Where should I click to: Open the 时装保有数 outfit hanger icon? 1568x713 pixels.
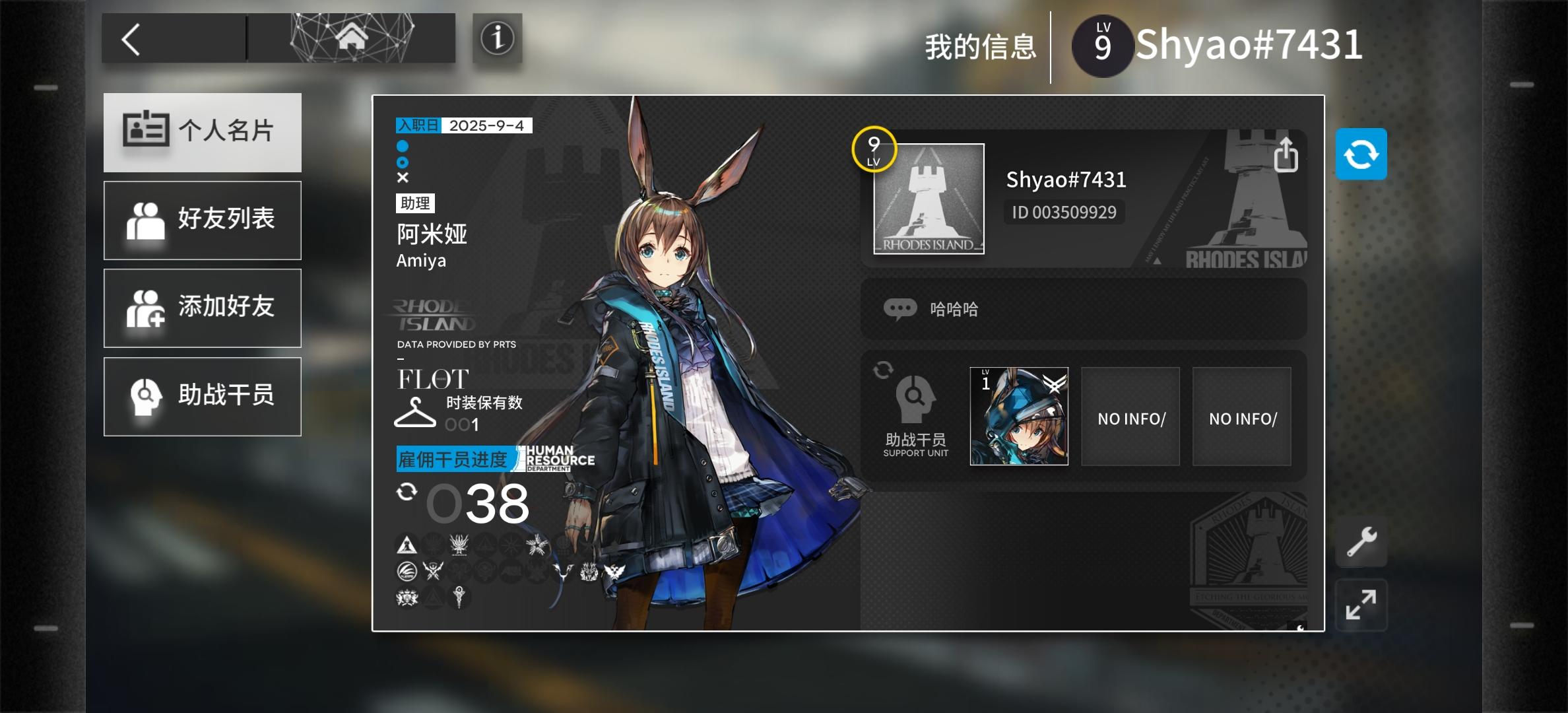pos(414,413)
